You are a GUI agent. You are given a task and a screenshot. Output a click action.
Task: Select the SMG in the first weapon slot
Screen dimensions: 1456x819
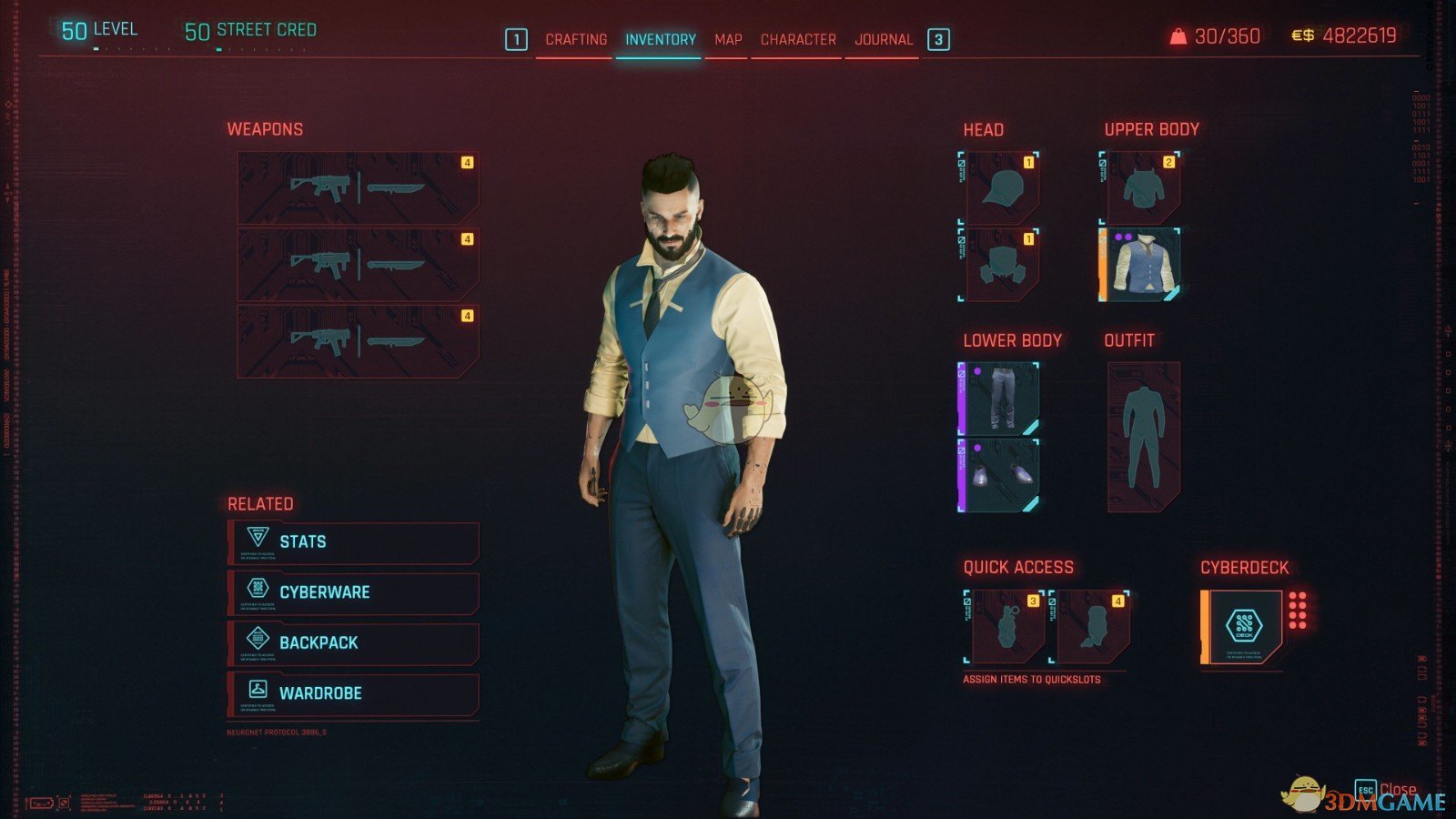pyautogui.click(x=318, y=187)
